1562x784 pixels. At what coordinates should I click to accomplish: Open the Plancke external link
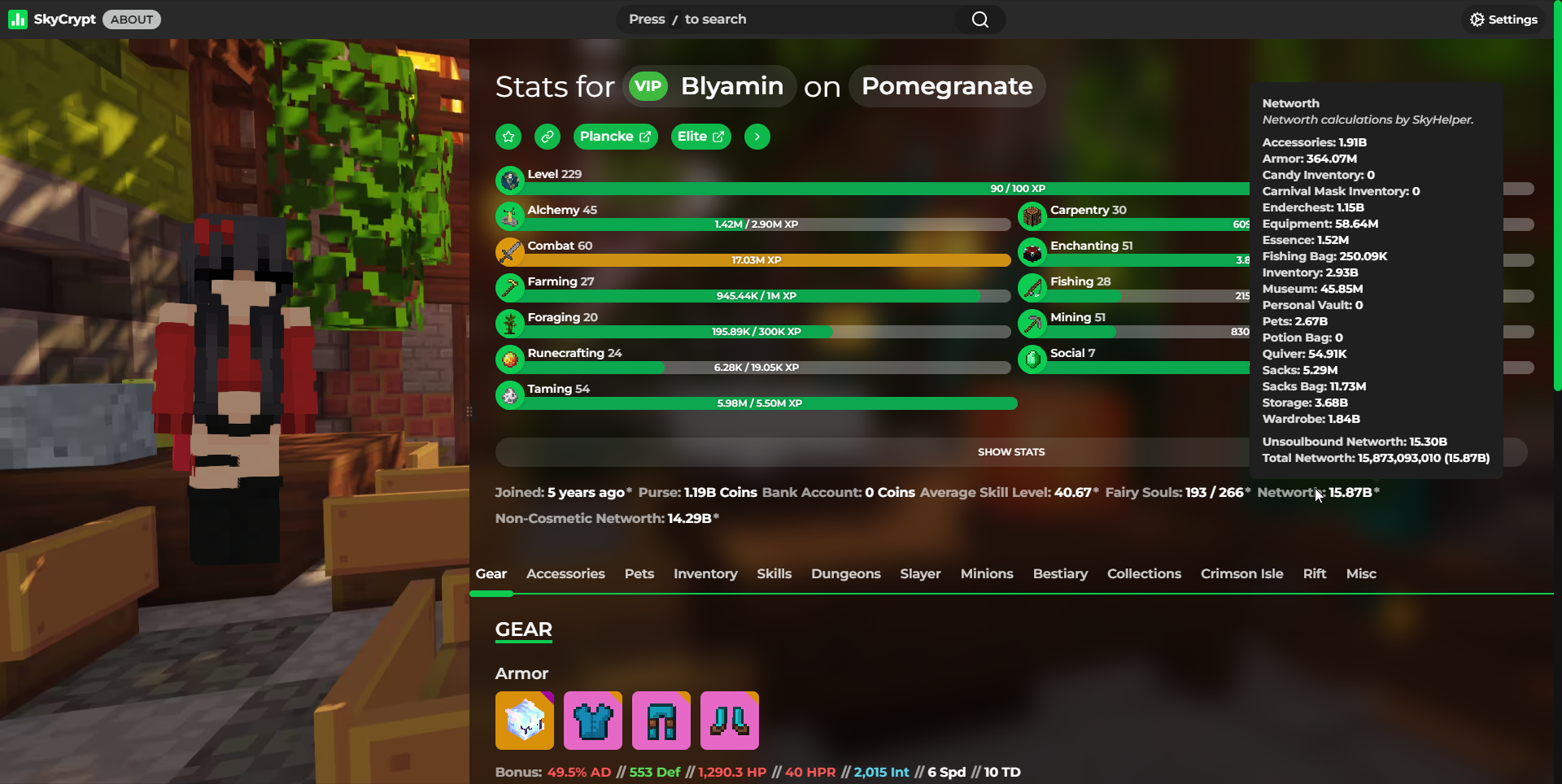615,137
